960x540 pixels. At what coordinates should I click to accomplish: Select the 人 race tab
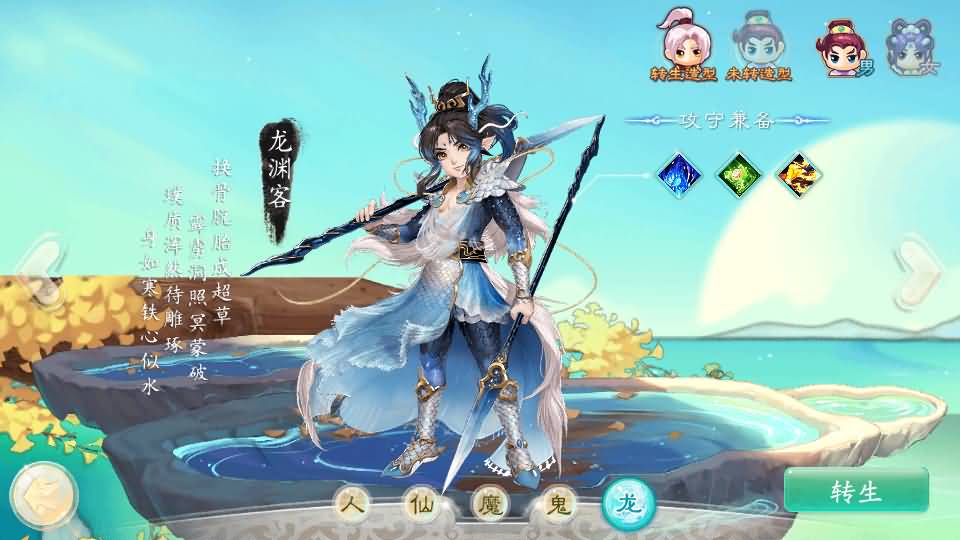[353, 505]
